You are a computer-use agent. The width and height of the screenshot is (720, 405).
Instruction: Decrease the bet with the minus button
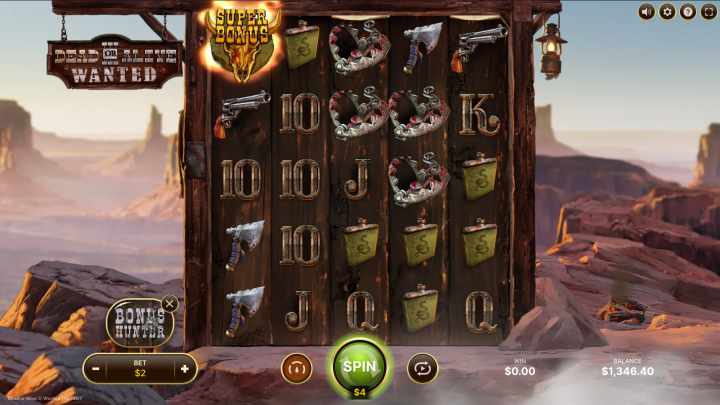[96, 369]
